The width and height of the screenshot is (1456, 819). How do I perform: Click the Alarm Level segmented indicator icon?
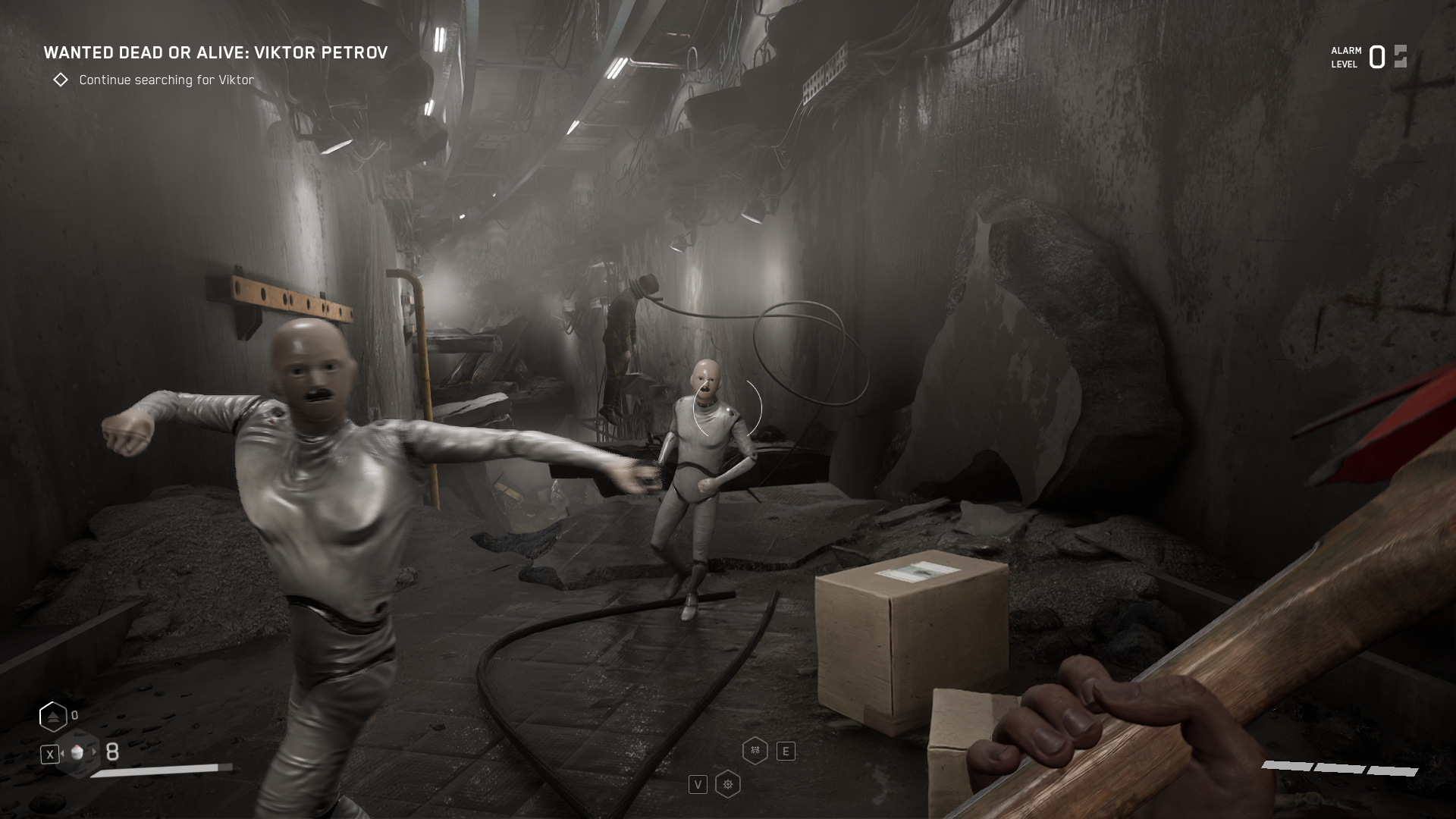(x=1399, y=58)
